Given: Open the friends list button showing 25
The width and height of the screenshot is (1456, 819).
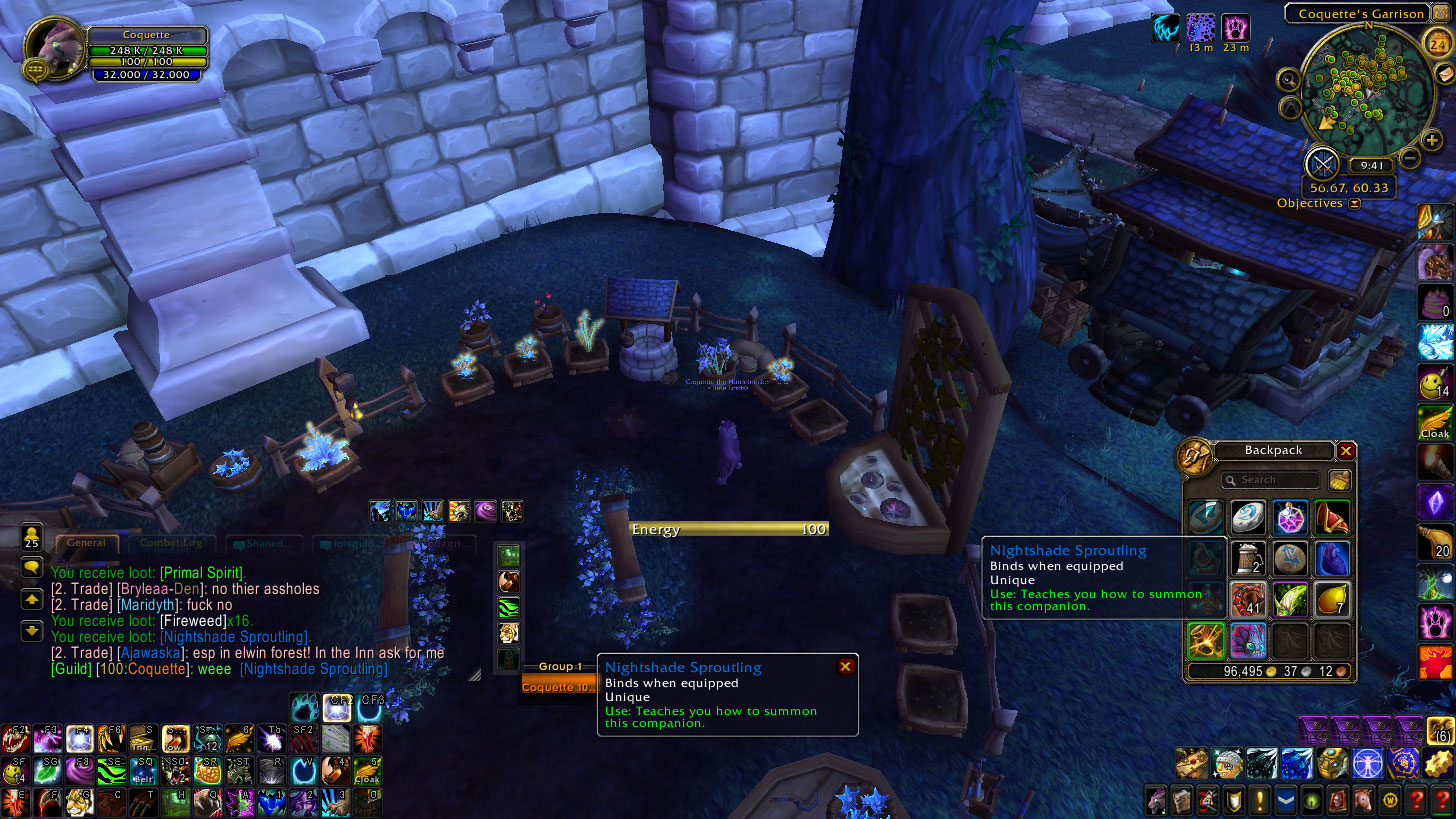Looking at the screenshot, I should (x=32, y=536).
